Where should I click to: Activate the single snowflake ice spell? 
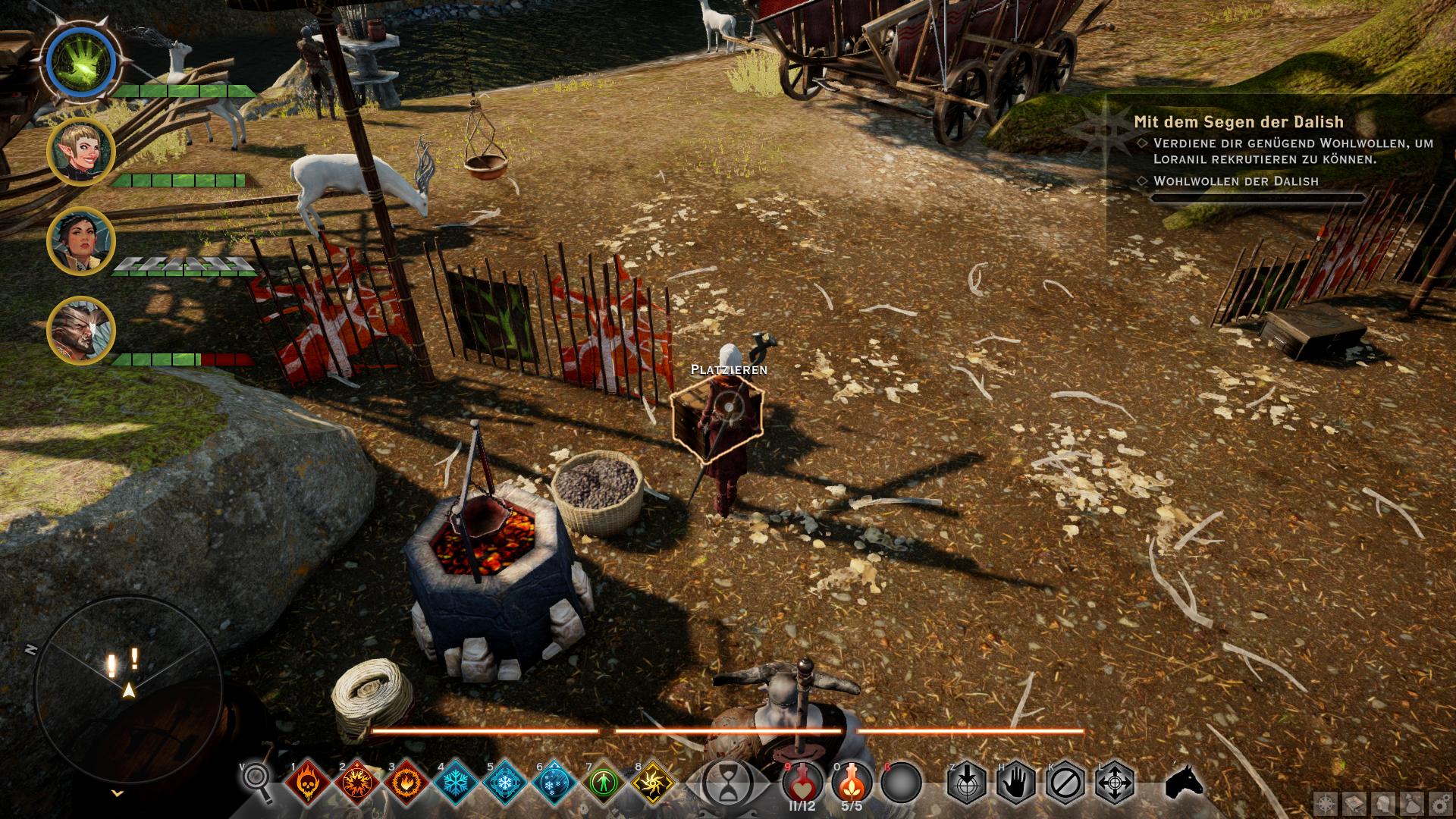[x=456, y=782]
